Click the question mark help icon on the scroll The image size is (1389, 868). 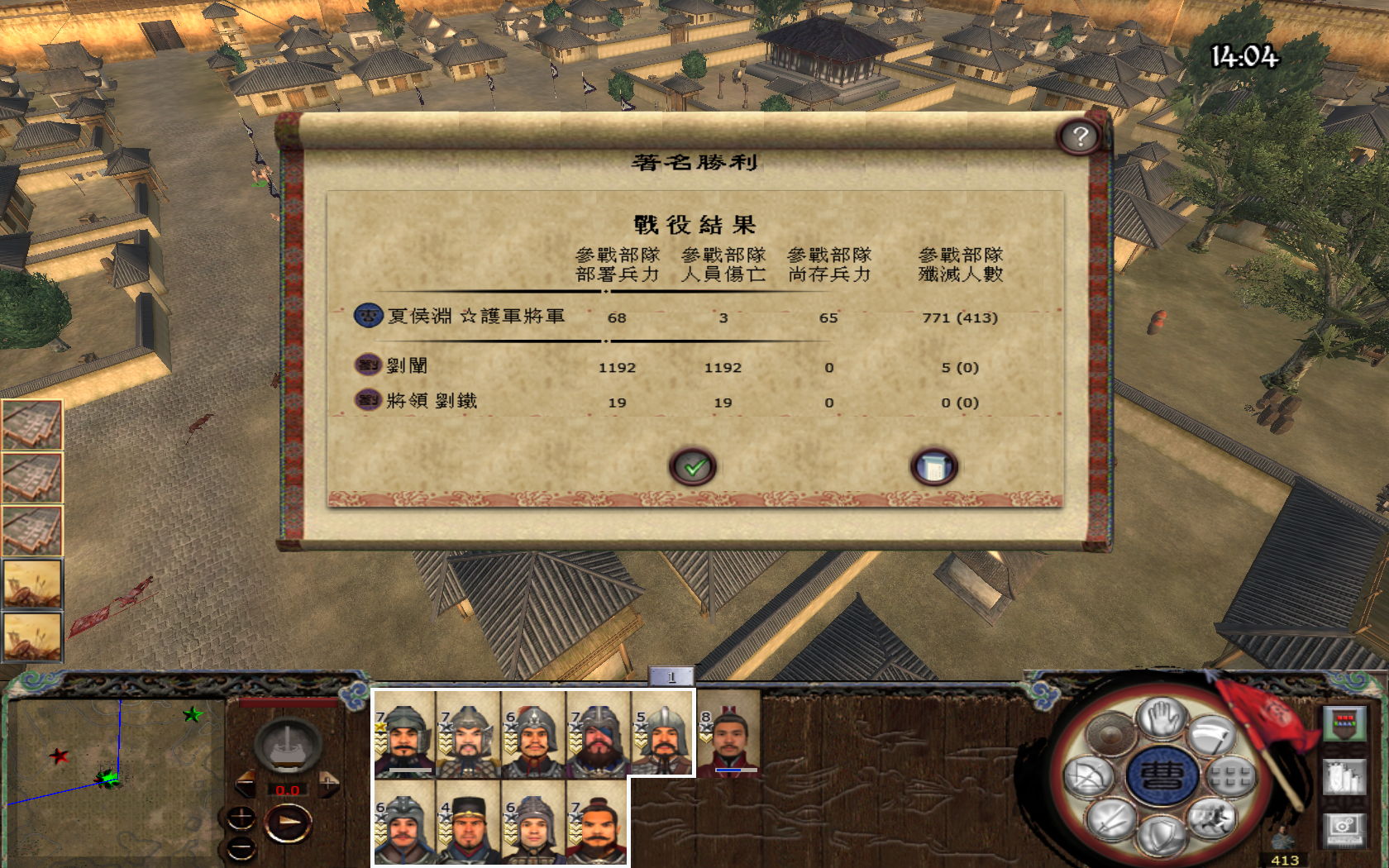[x=1081, y=136]
